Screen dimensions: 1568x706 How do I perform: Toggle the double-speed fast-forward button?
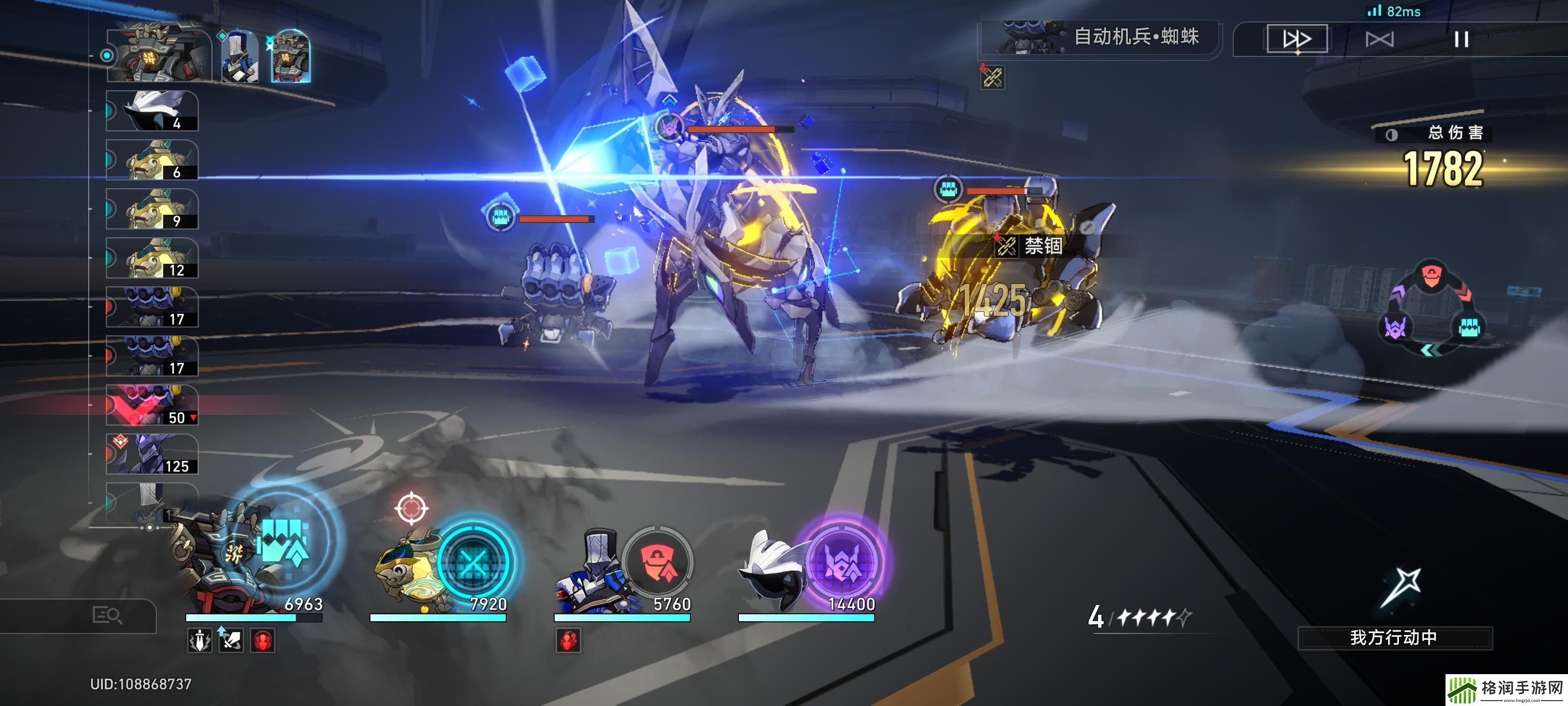(1297, 39)
